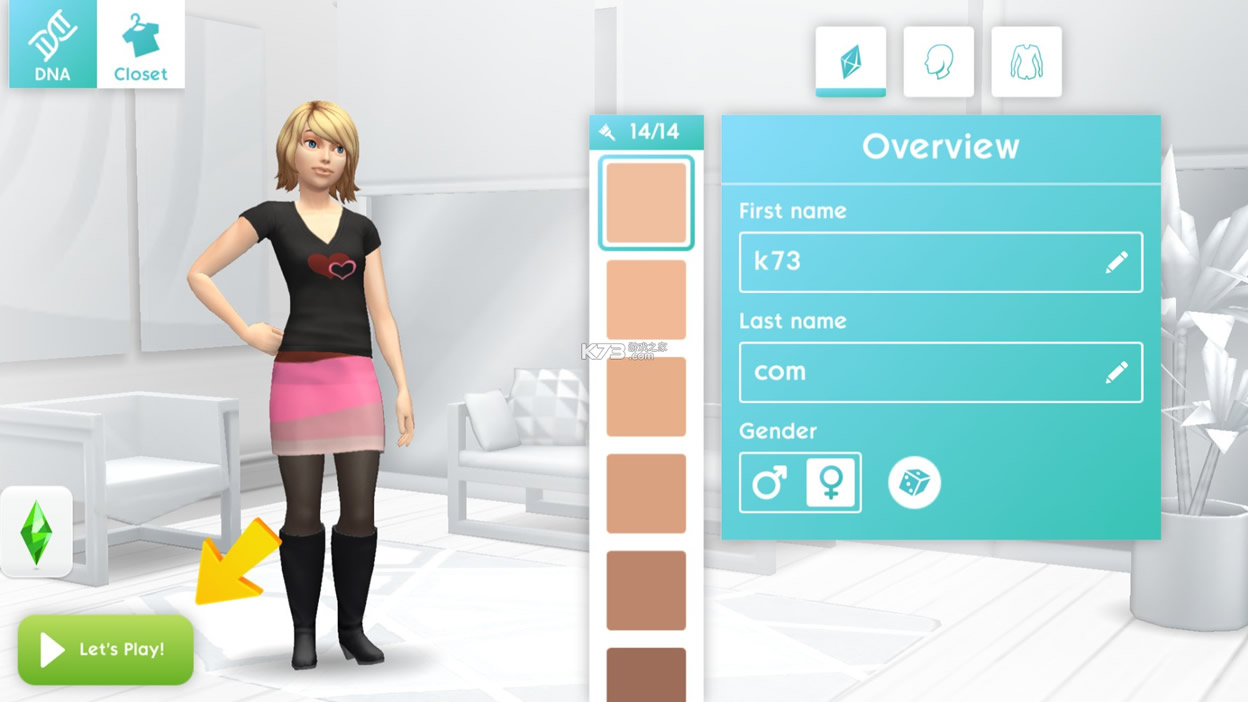This screenshot has height=702, width=1248.
Task: Open the Closet tab
Action: coord(141,44)
